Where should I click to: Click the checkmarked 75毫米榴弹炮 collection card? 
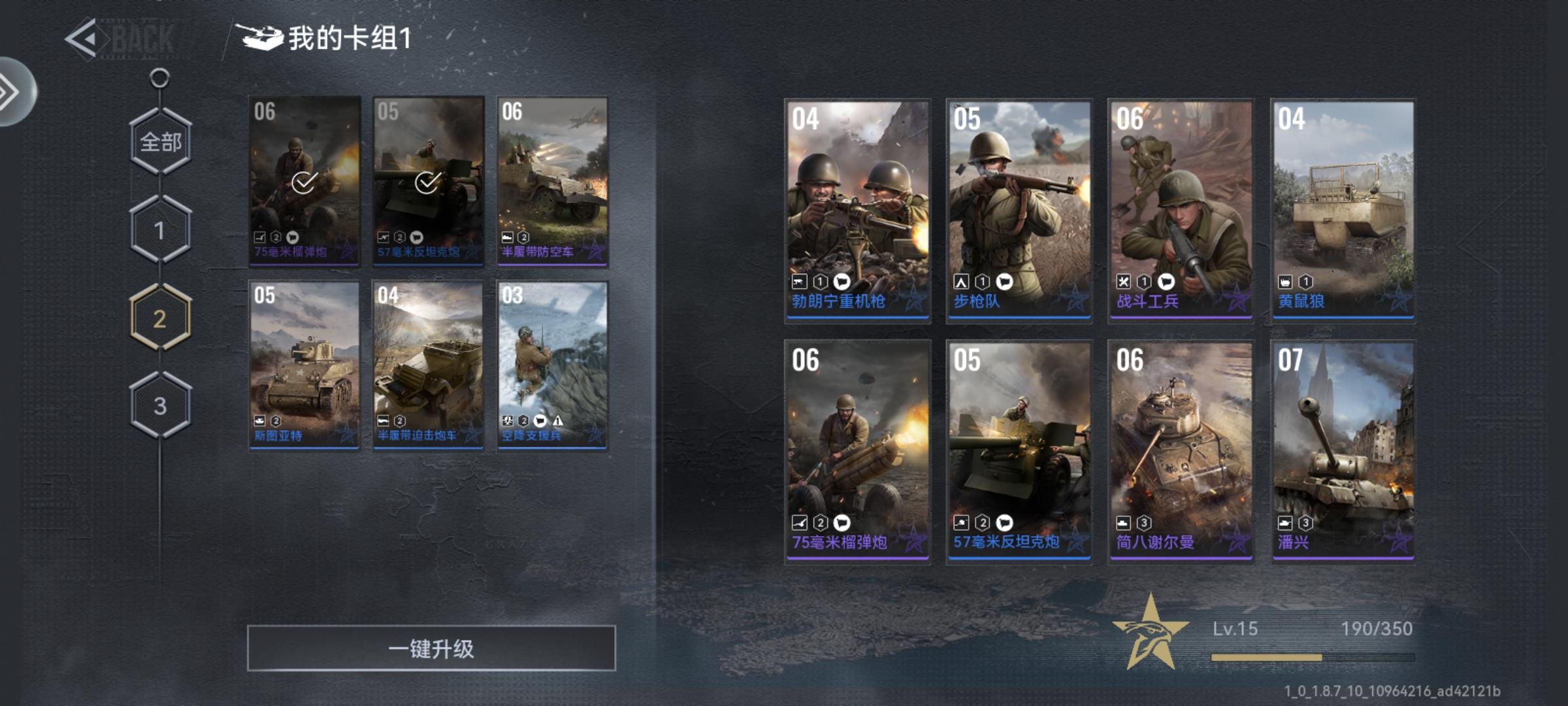tap(304, 182)
